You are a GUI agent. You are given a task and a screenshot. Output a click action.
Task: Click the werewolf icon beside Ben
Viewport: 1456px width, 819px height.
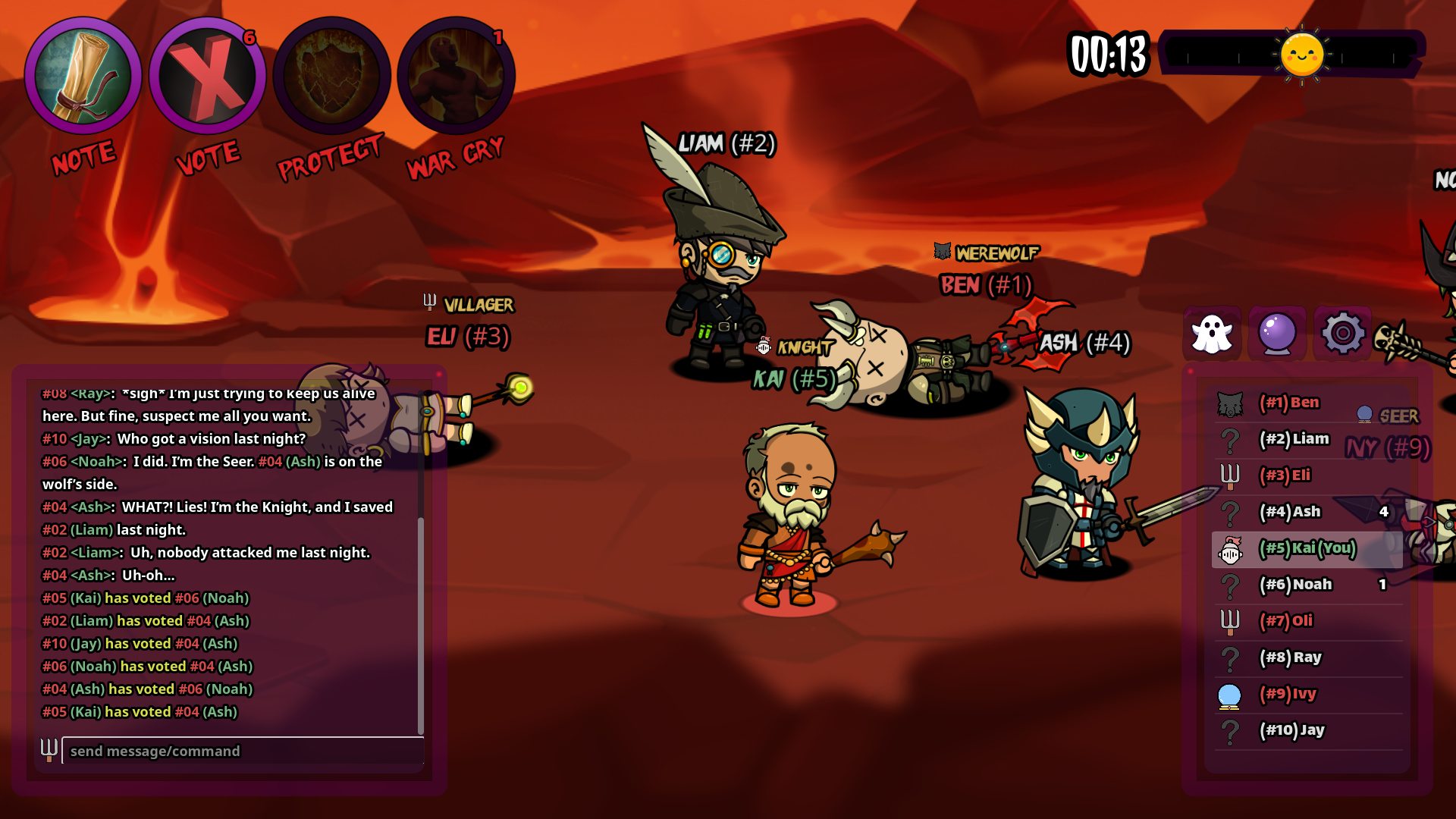point(1230,403)
